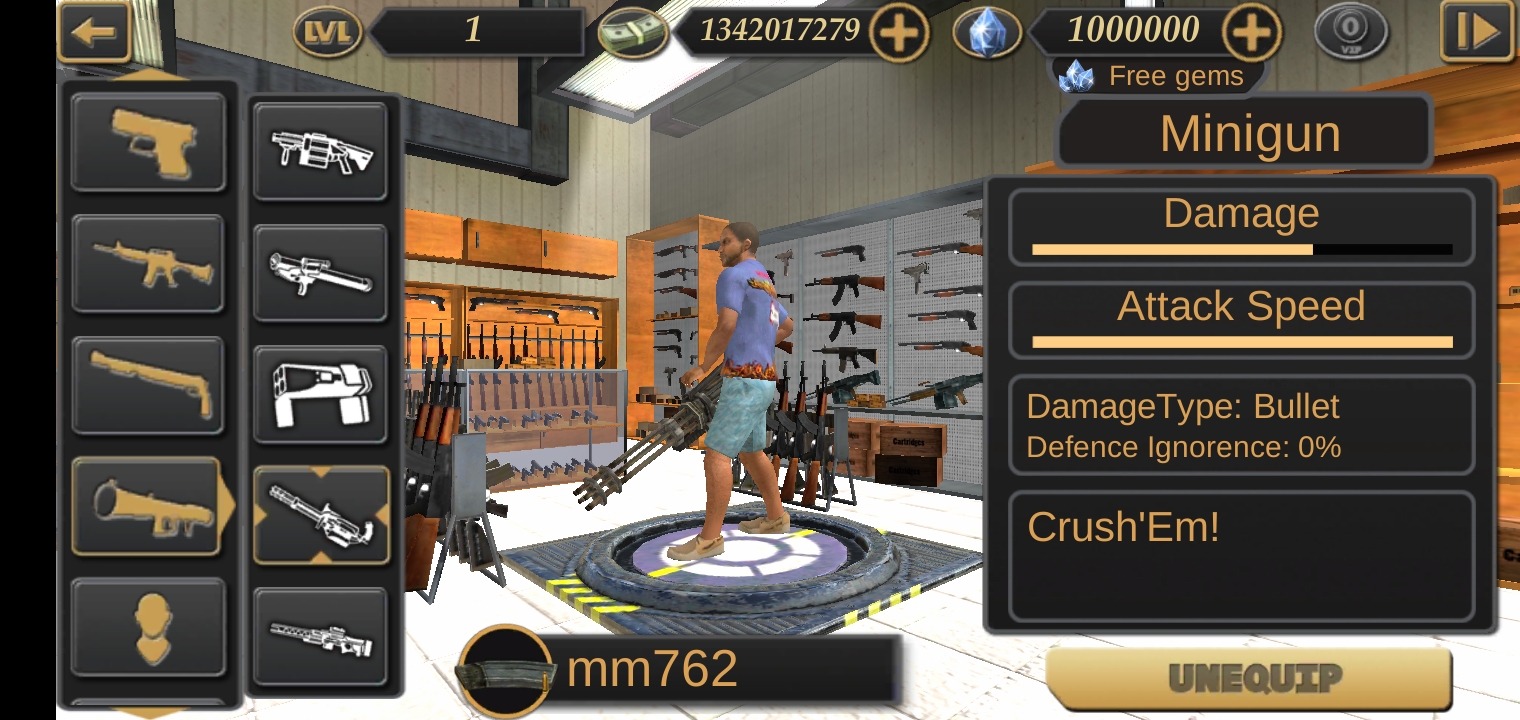Switch to the assault rifle category

148,264
